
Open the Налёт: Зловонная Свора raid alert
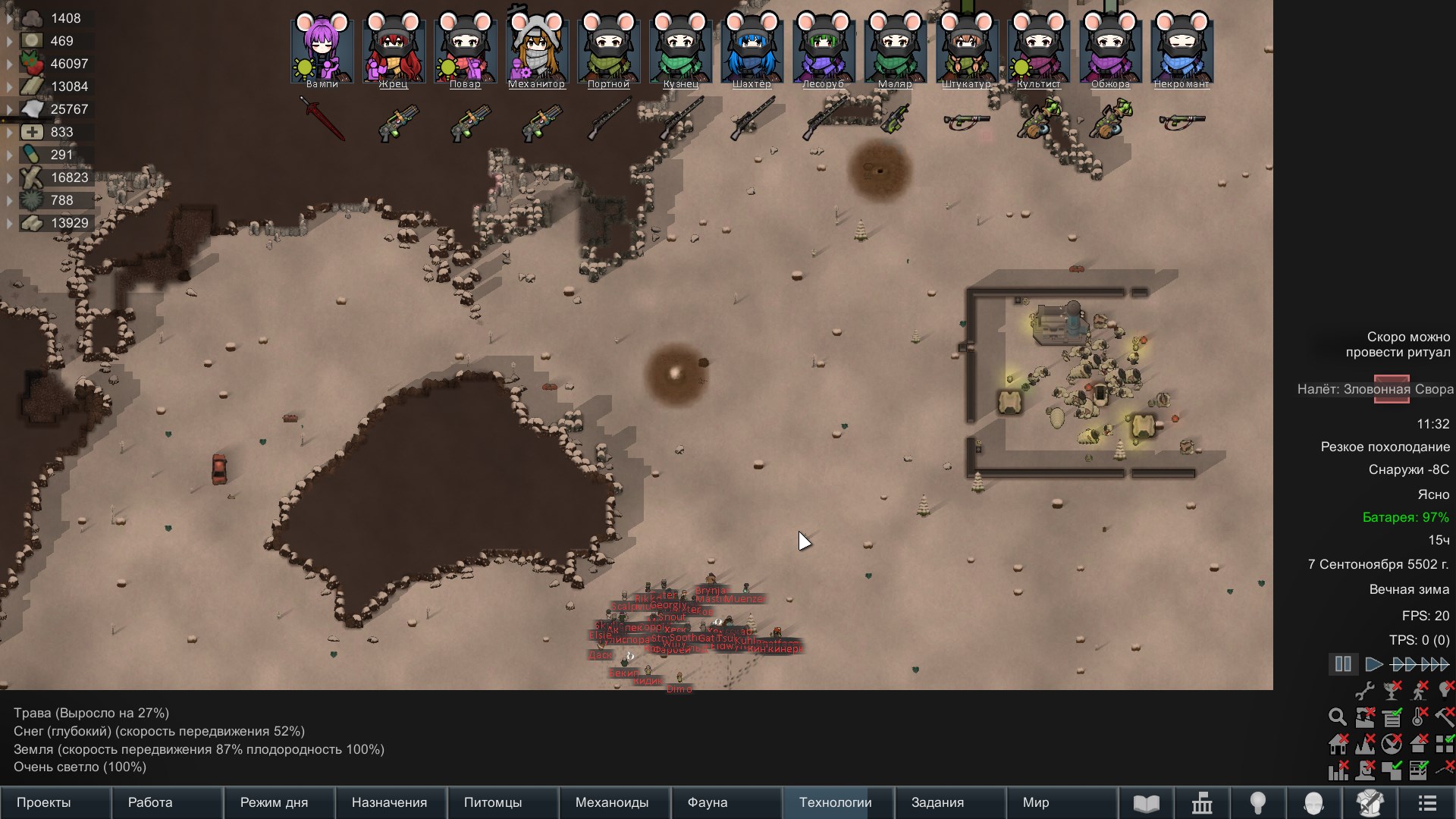[1375, 389]
